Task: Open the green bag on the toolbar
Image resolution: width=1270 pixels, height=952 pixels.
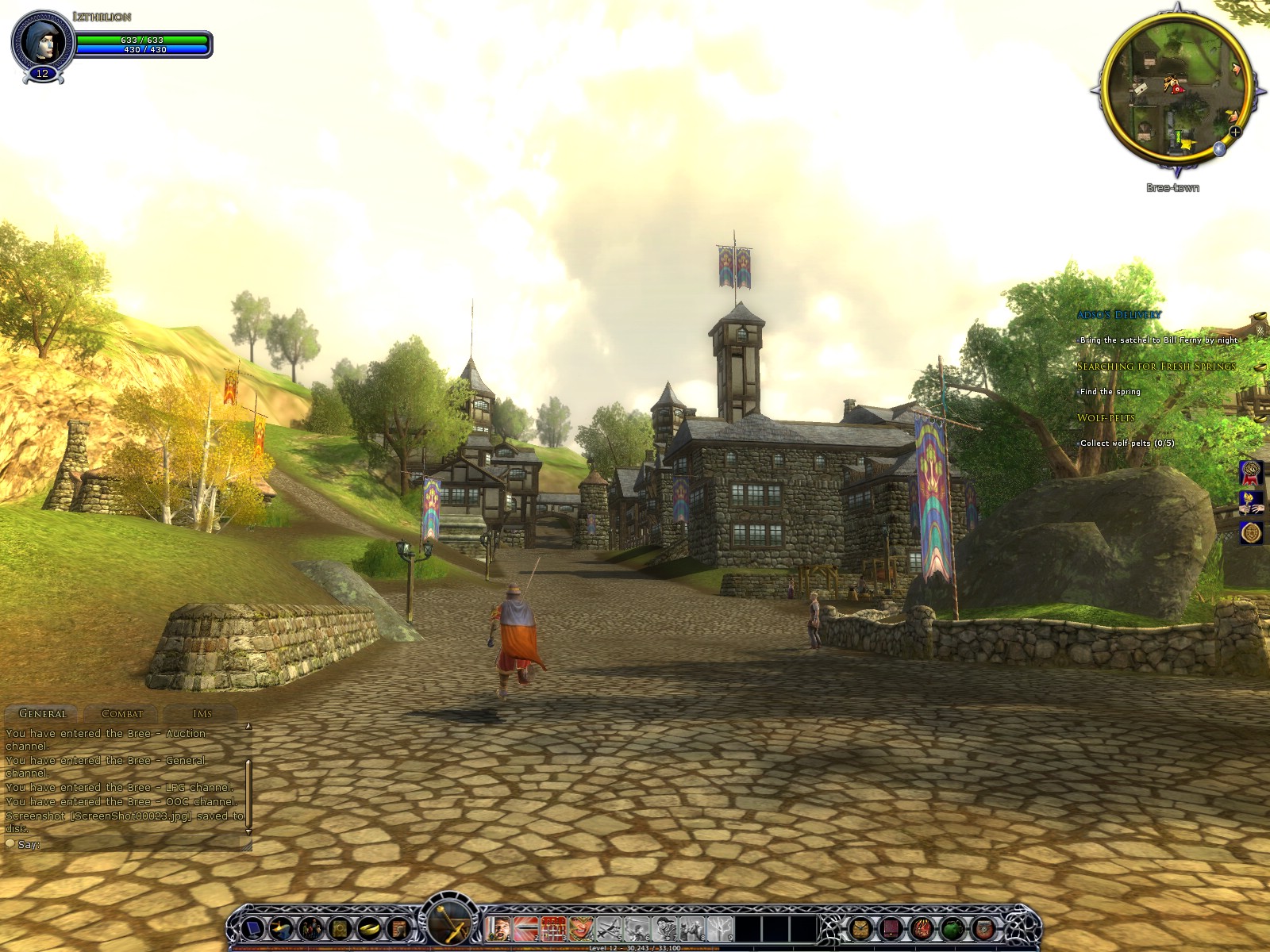Action: [952, 927]
